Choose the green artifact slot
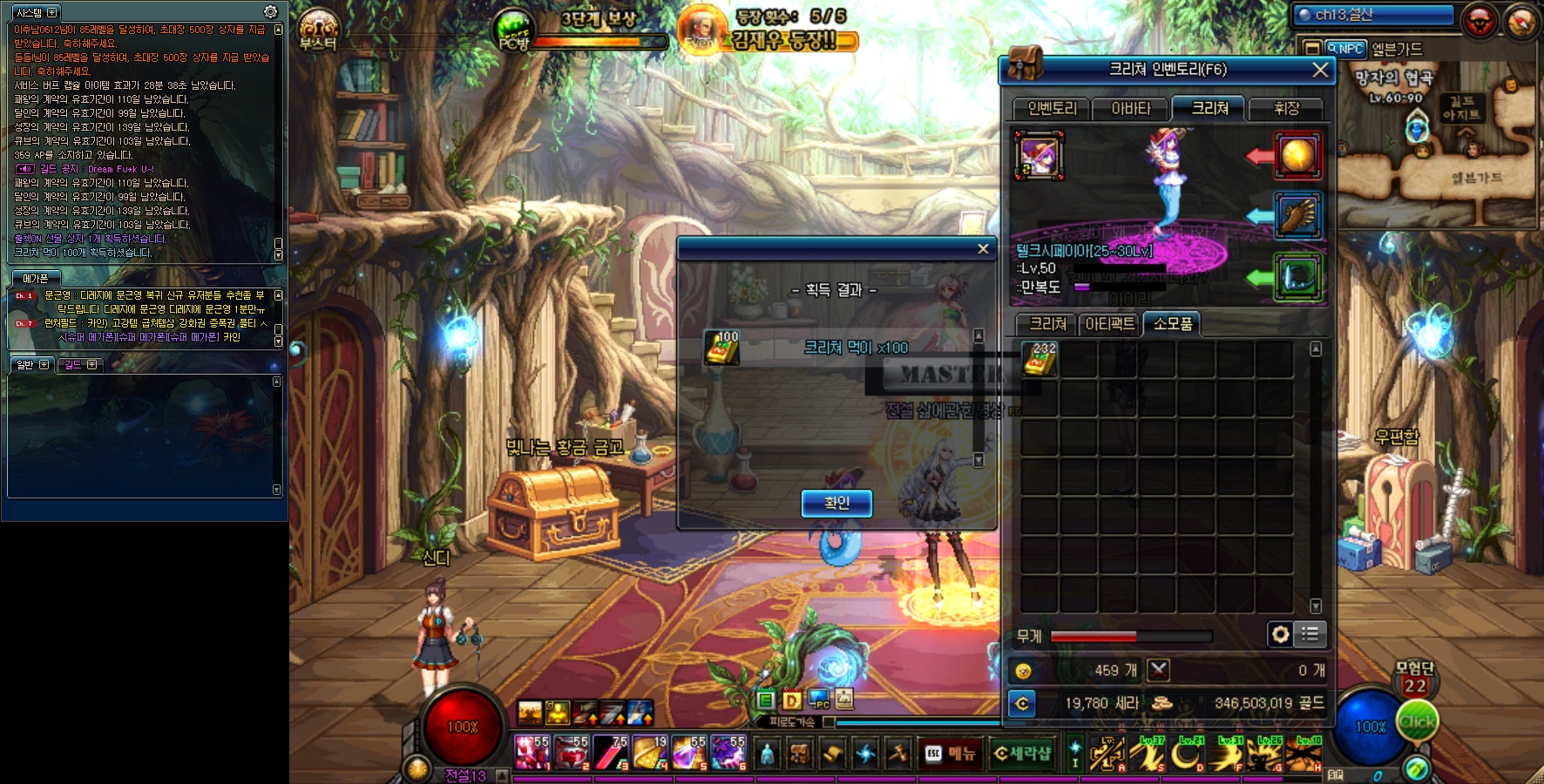This screenshot has width=1544, height=784. (1297, 277)
